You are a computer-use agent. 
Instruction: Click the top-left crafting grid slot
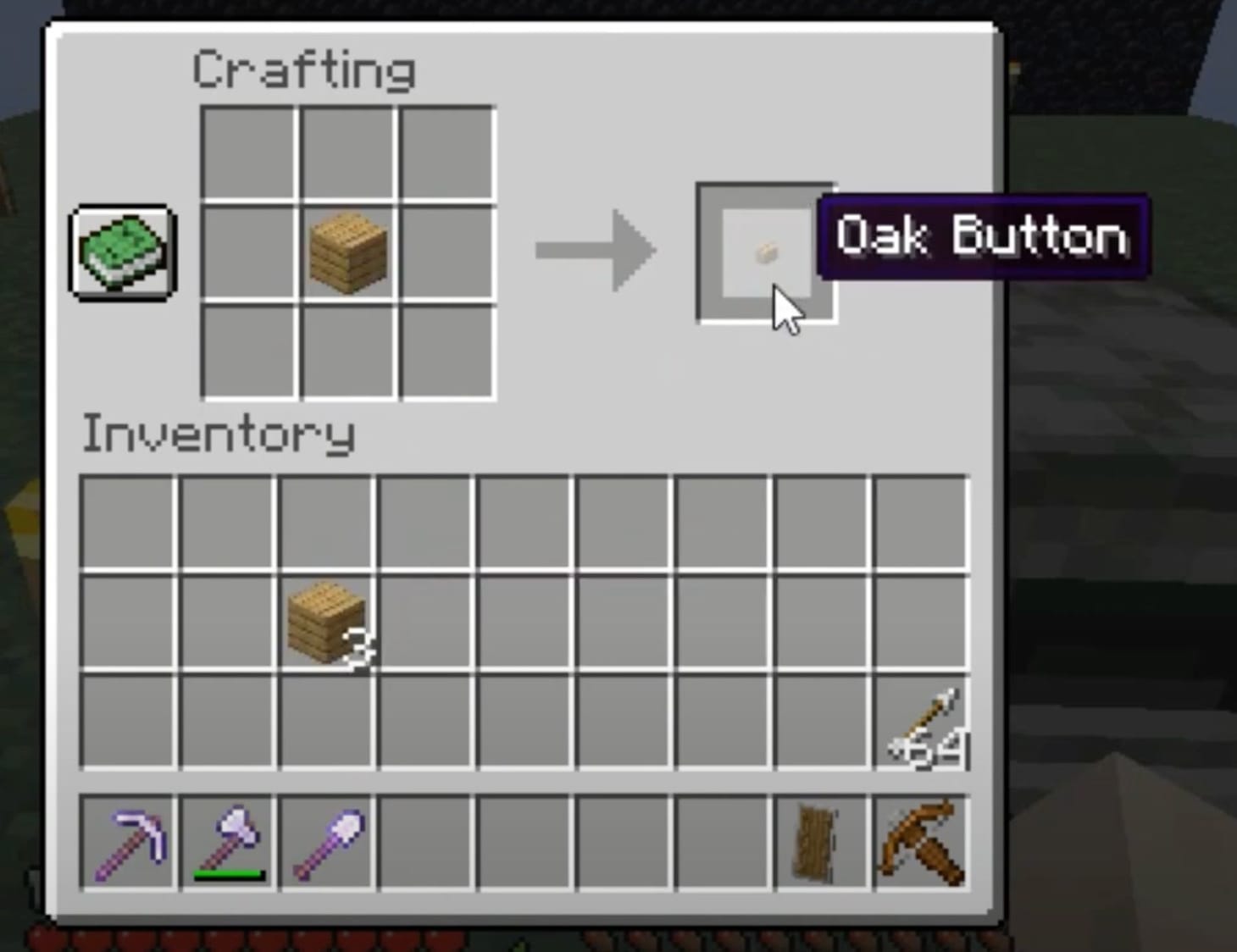(x=250, y=152)
